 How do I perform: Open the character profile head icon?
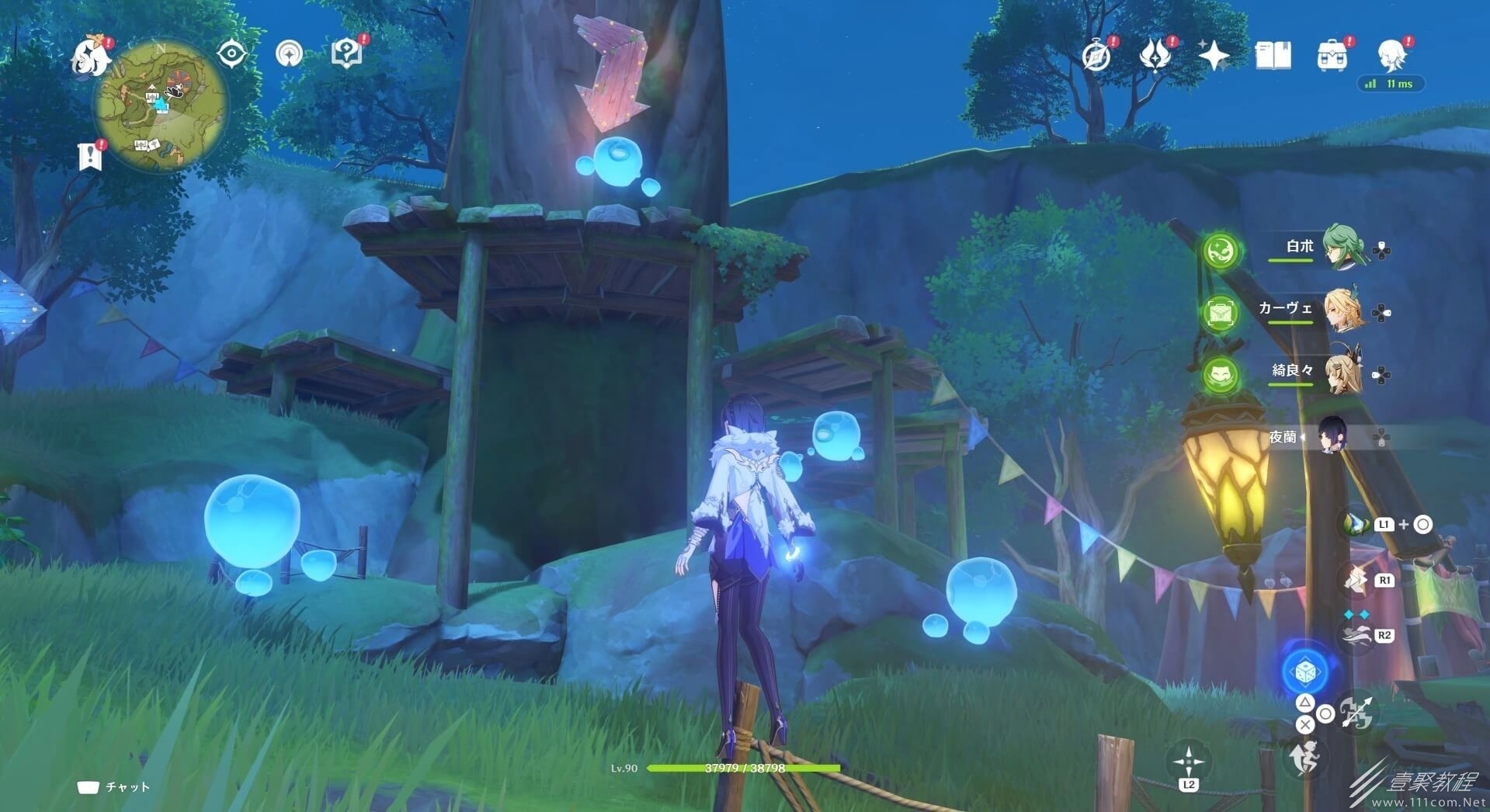[1391, 56]
